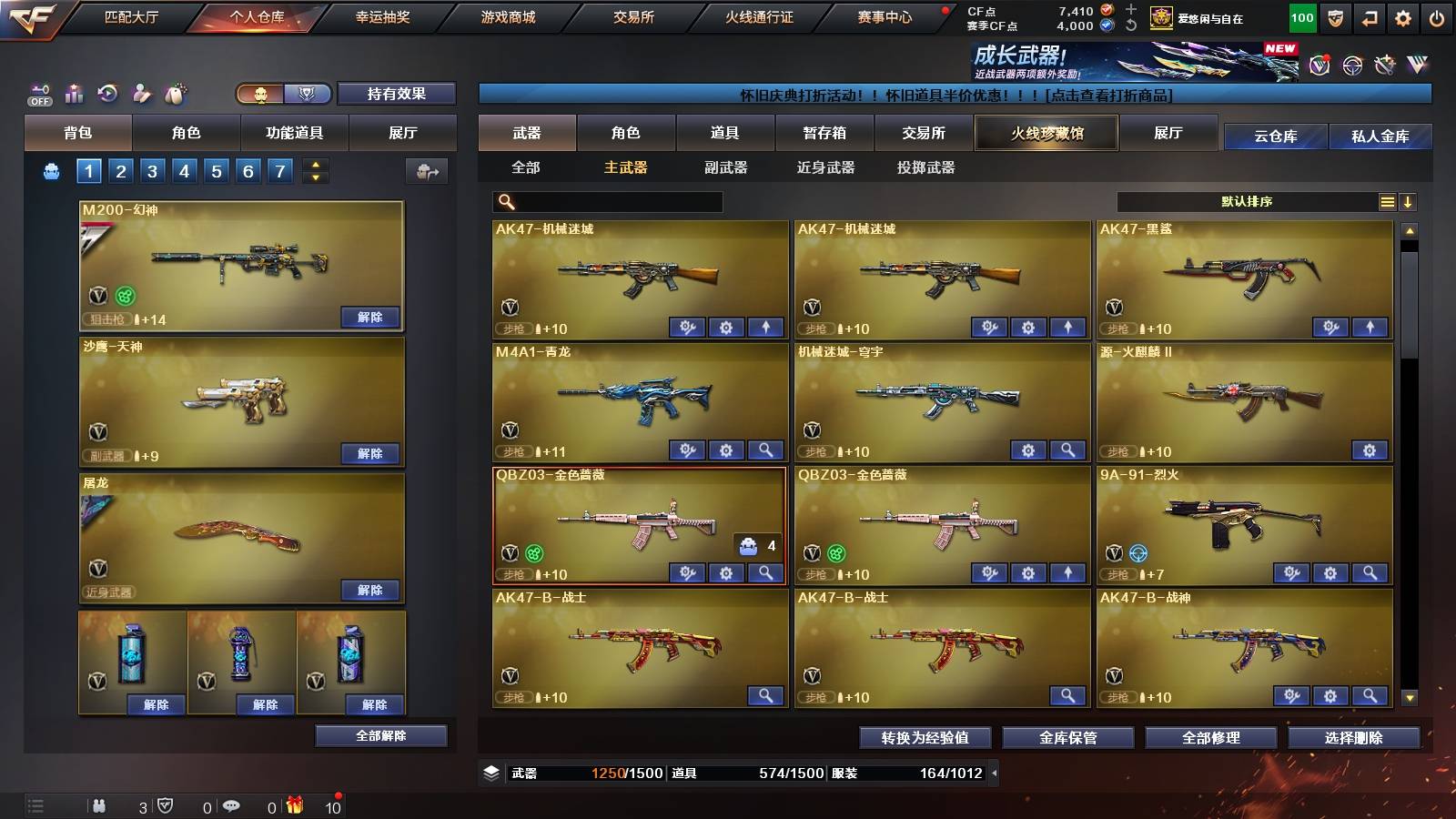The height and width of the screenshot is (819, 1456).
Task: Click the 全部解除 button under backpack
Action: click(381, 735)
